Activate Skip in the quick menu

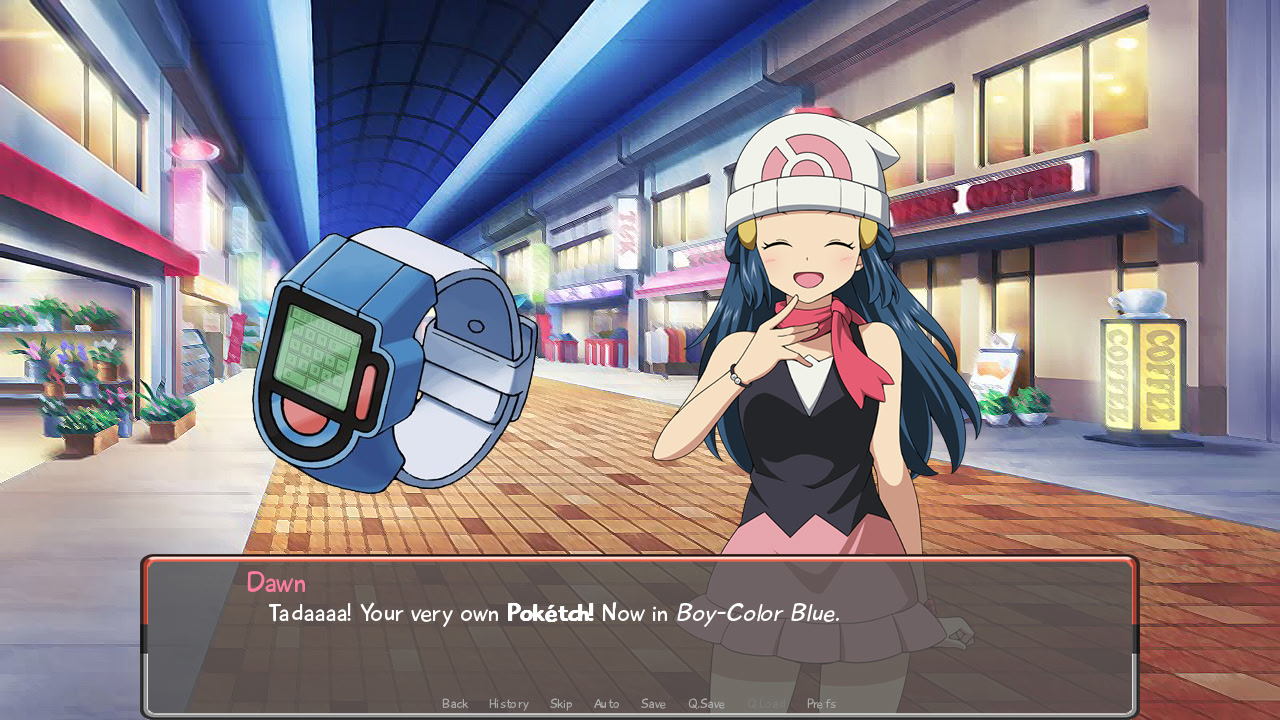coord(561,704)
